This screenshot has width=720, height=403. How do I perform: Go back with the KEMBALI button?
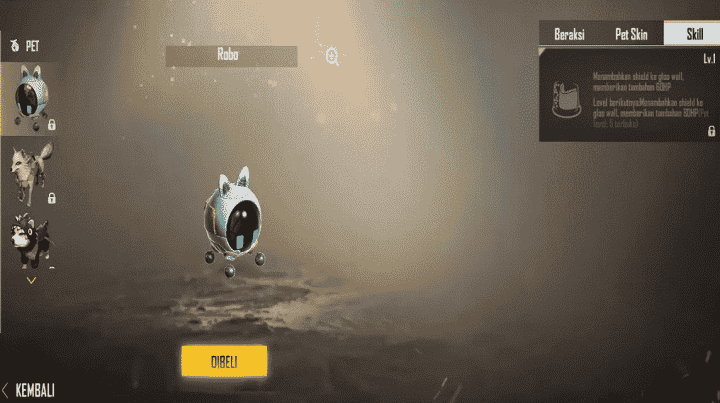tap(29, 389)
